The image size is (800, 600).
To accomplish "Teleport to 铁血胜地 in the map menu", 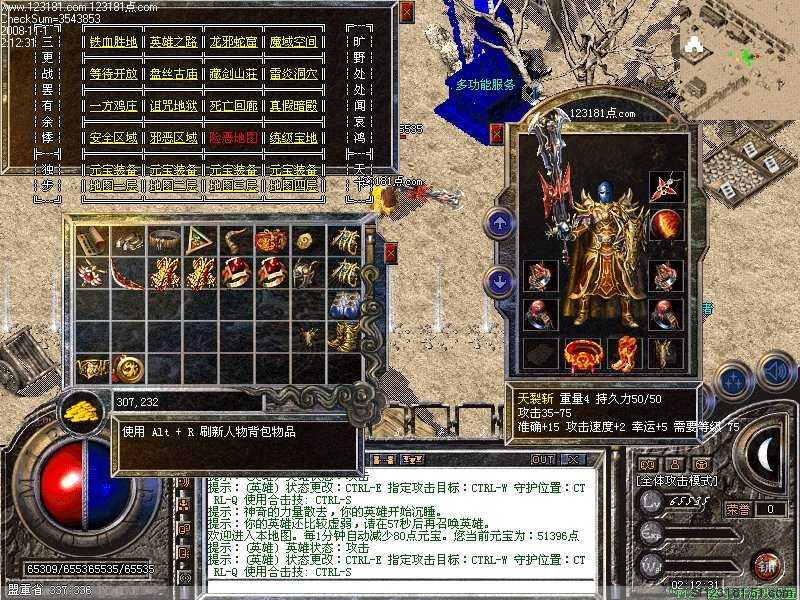I will [x=113, y=42].
